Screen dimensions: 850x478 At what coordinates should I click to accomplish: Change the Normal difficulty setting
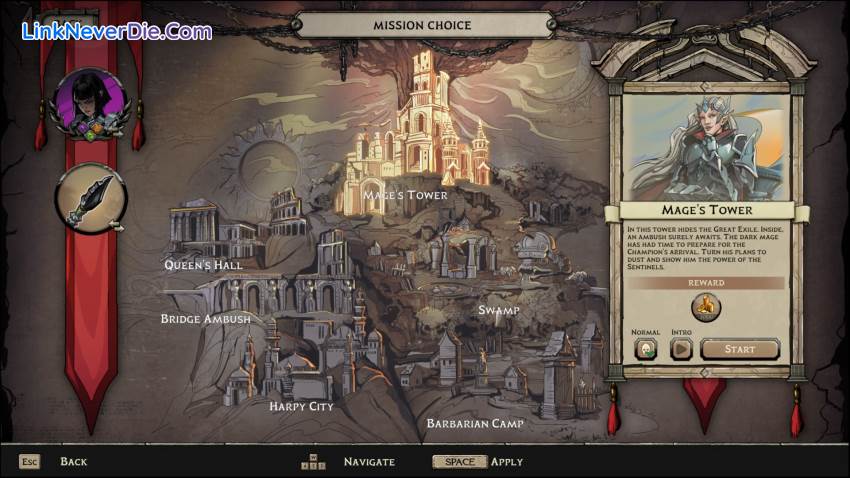(x=646, y=349)
